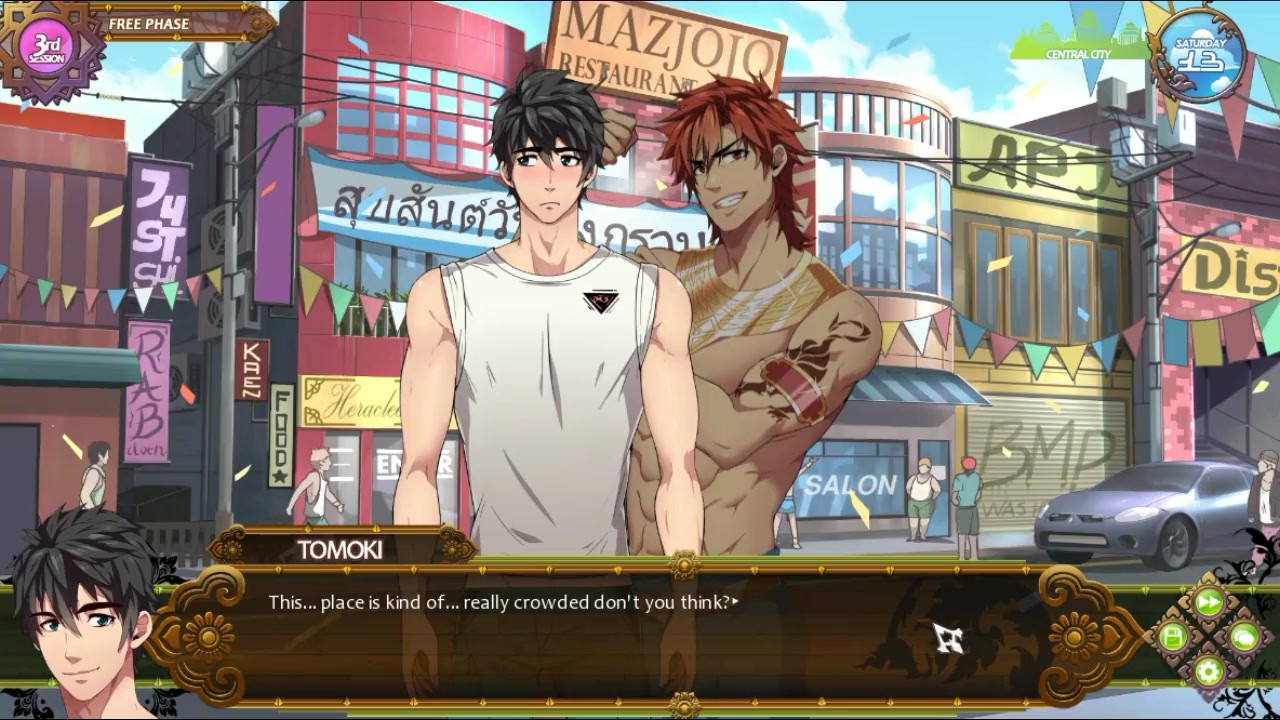This screenshot has width=1280, height=720.
Task: Click the Saturday 13 calendar badge
Action: click(x=1201, y=55)
